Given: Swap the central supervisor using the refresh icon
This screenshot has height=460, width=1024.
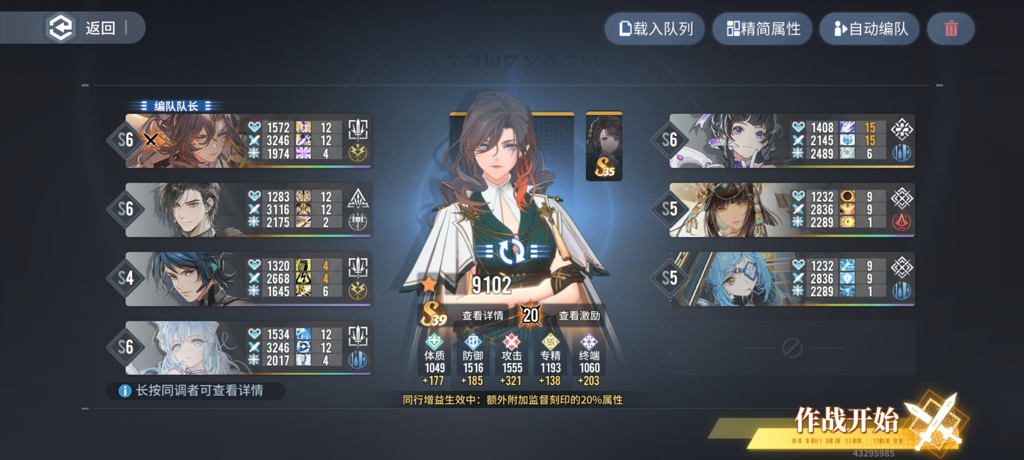Looking at the screenshot, I should (512, 250).
